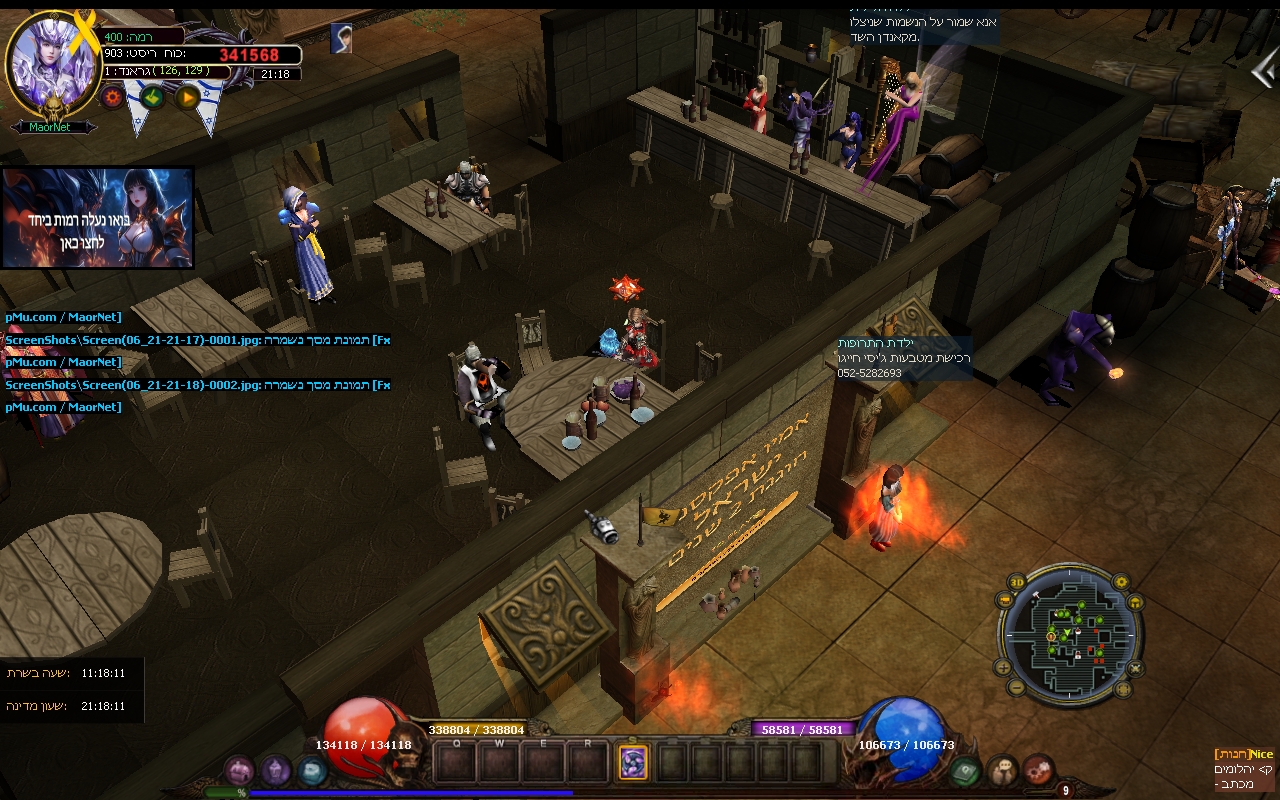Start the orange play arrow button

point(187,97)
